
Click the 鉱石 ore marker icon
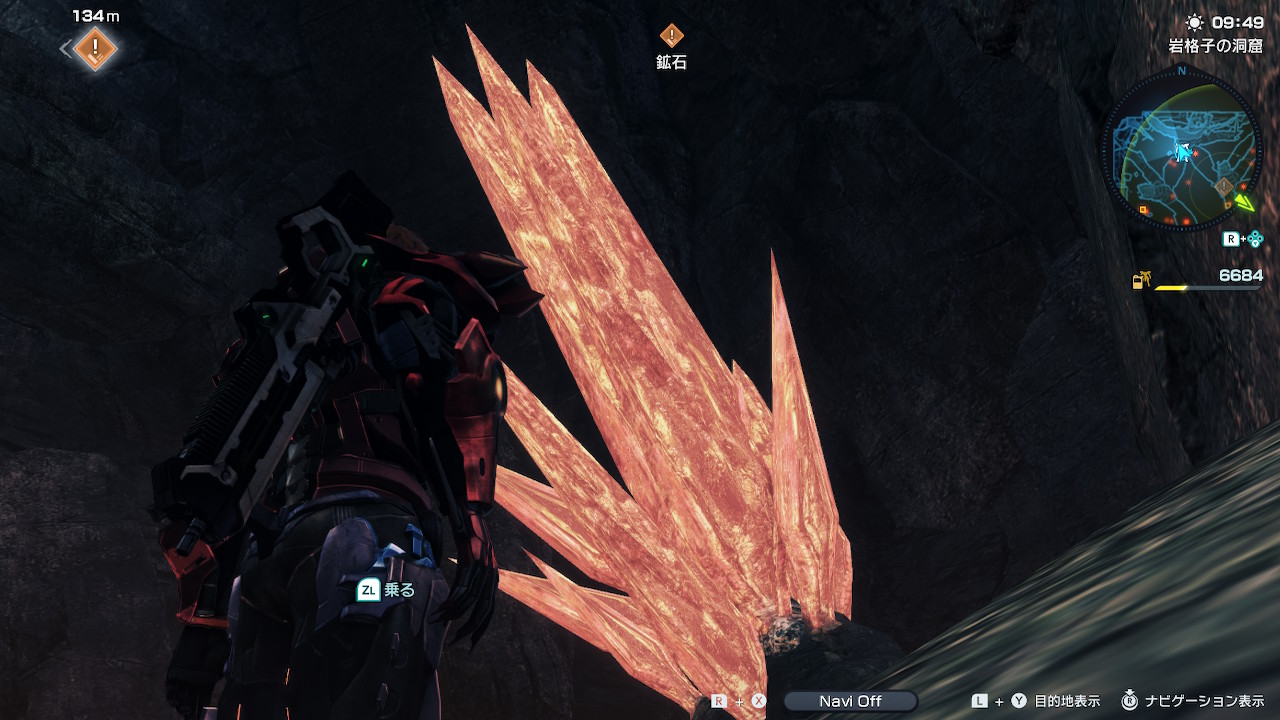(671, 37)
